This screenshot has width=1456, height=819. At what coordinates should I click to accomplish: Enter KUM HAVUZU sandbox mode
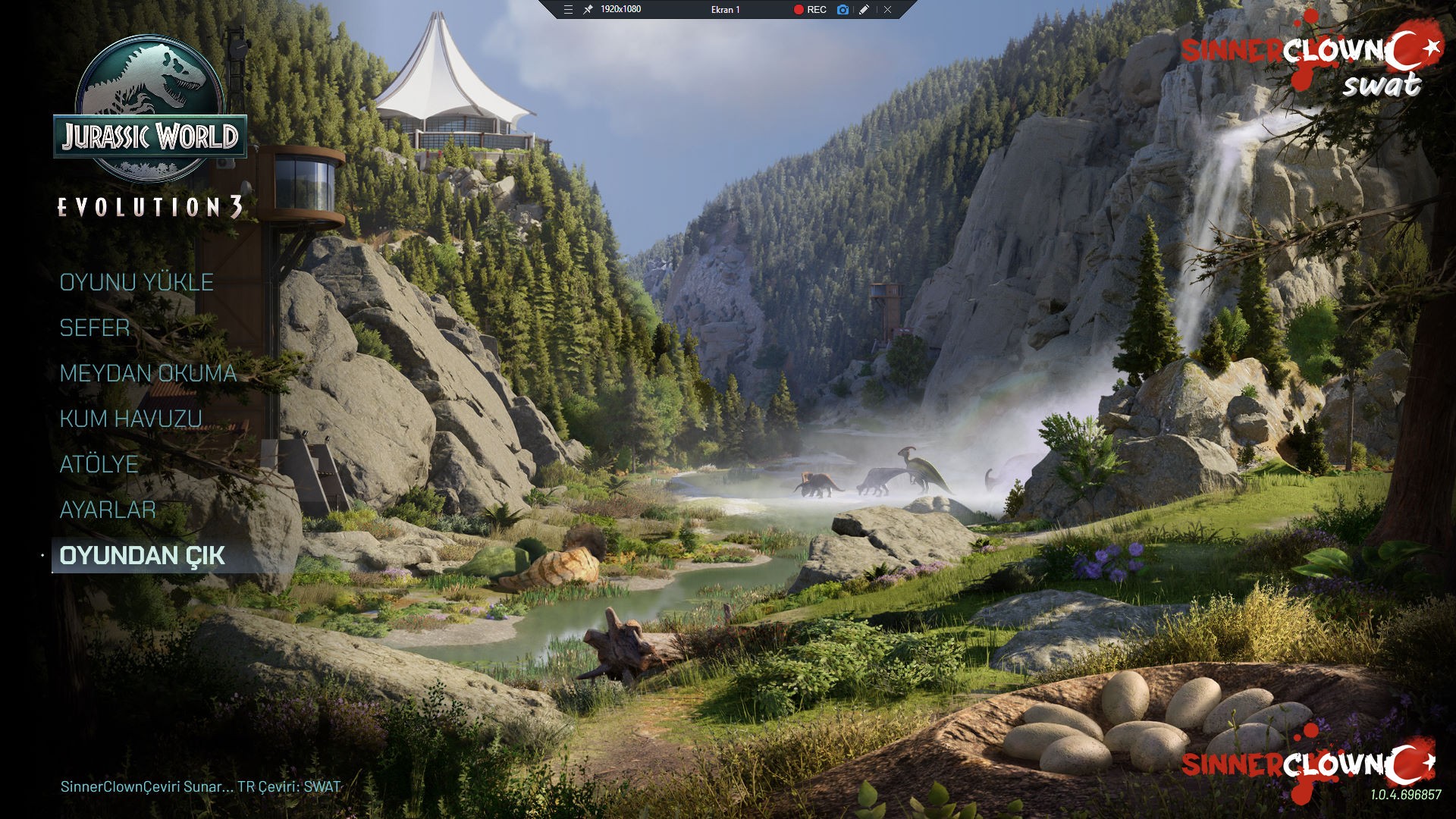[x=130, y=419]
